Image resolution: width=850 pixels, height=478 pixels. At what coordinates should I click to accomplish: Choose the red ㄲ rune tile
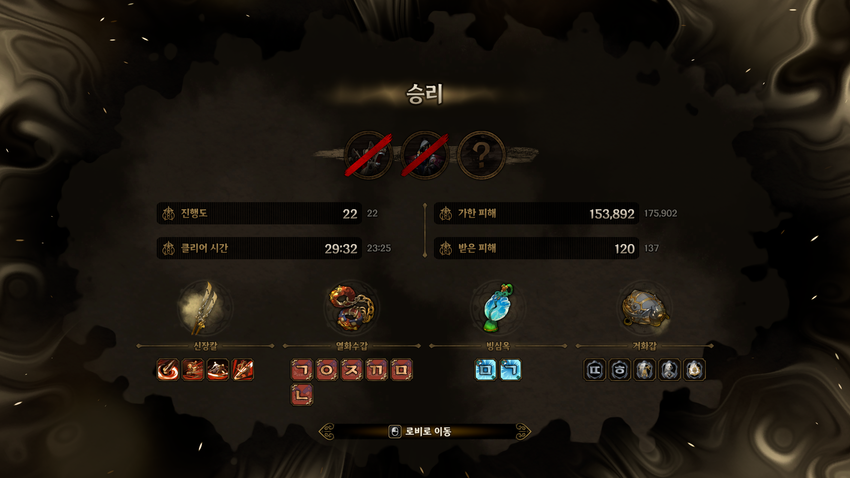pyautogui.click(x=377, y=371)
